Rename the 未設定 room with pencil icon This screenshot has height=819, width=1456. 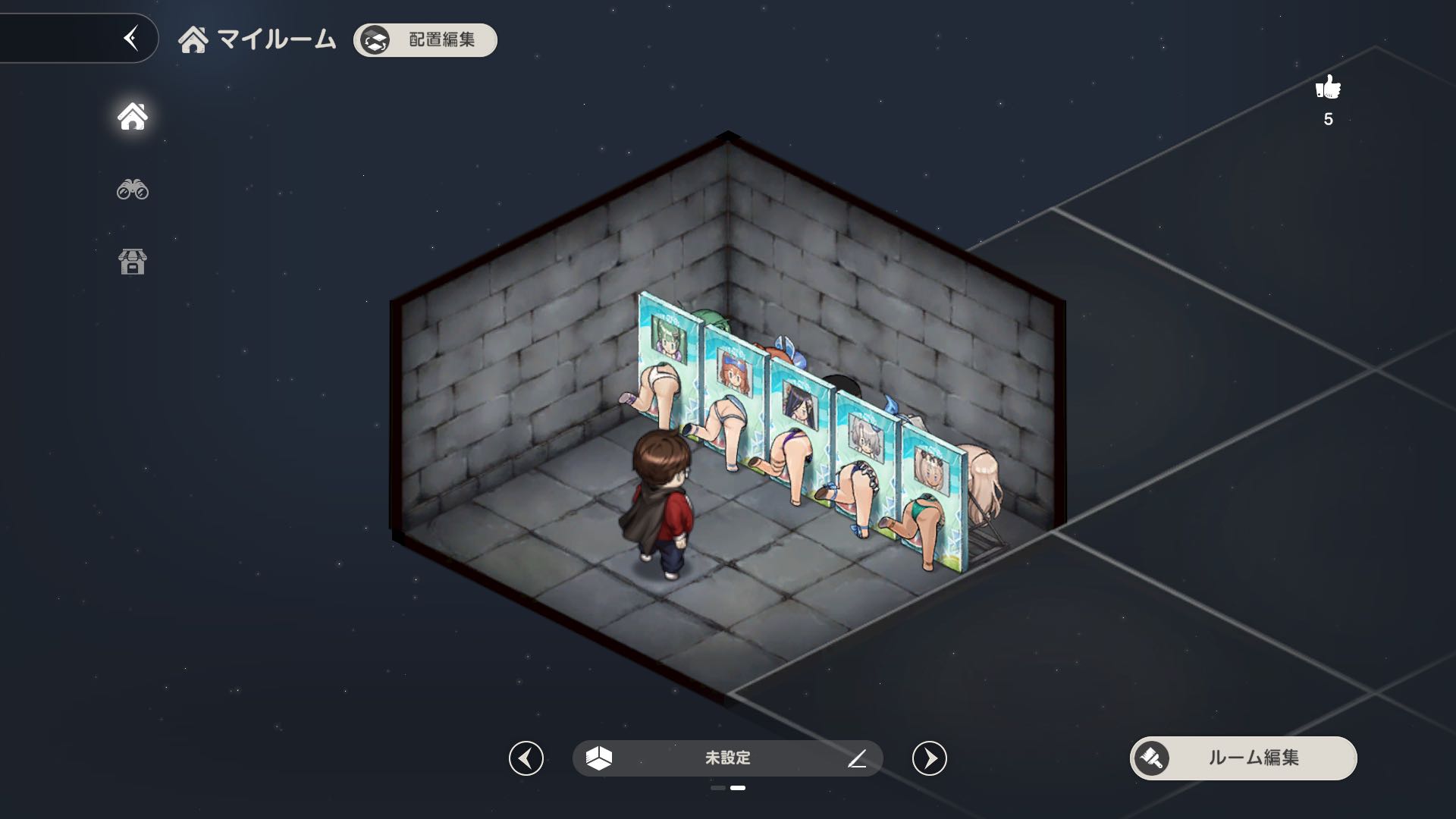pos(857,758)
